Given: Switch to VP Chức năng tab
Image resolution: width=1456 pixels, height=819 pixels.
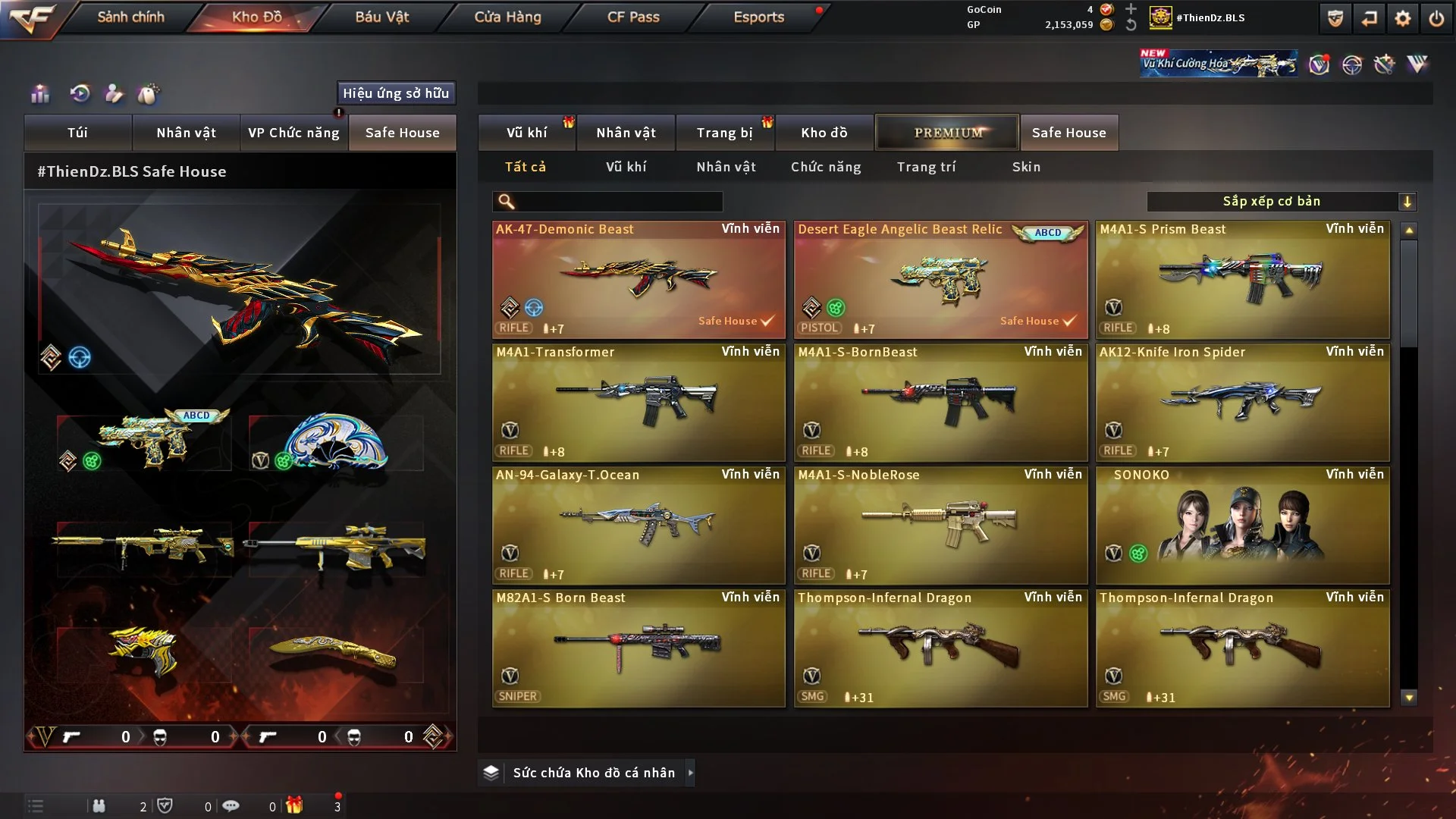Looking at the screenshot, I should pos(293,133).
